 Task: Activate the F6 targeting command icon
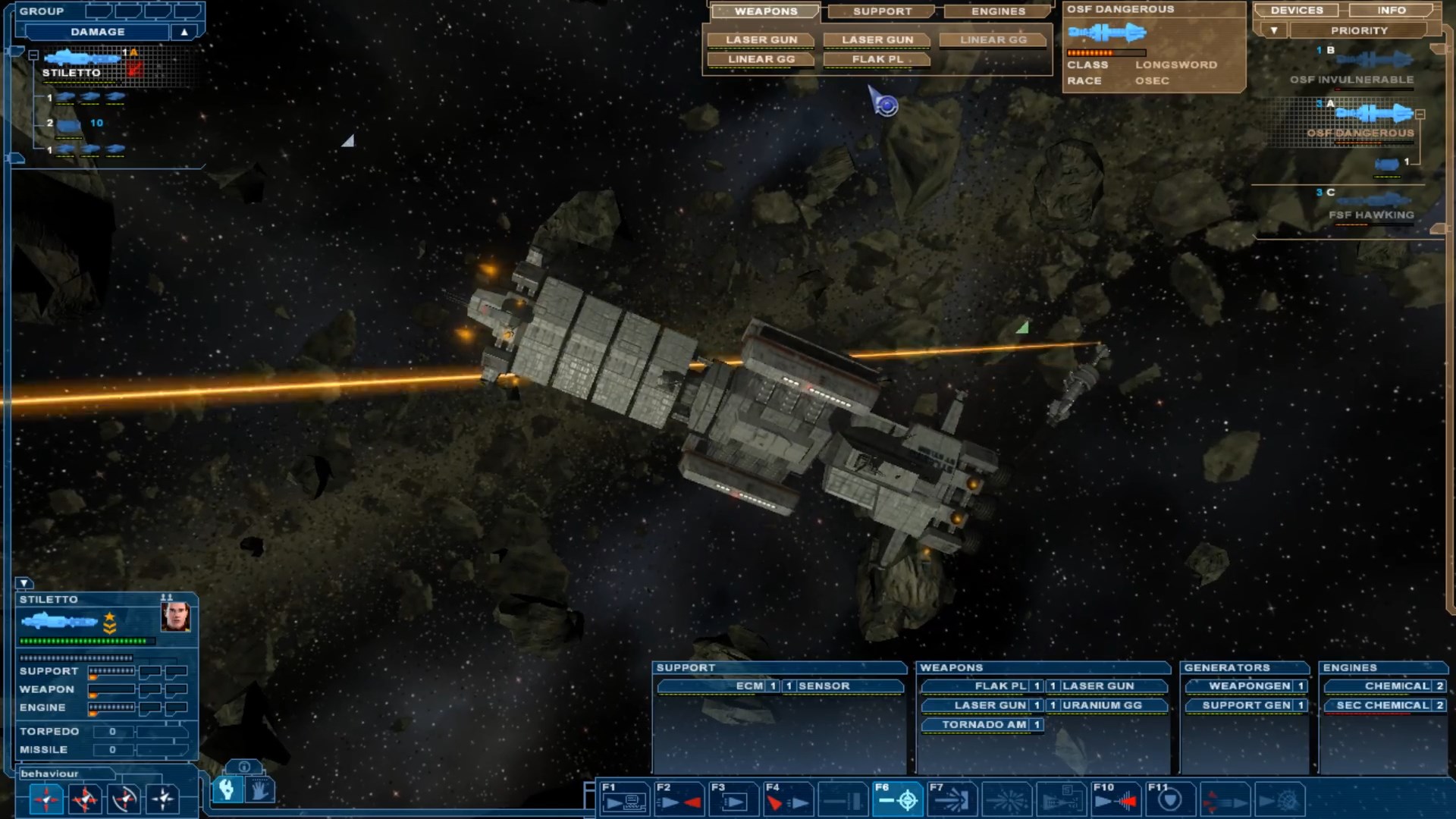coord(898,799)
